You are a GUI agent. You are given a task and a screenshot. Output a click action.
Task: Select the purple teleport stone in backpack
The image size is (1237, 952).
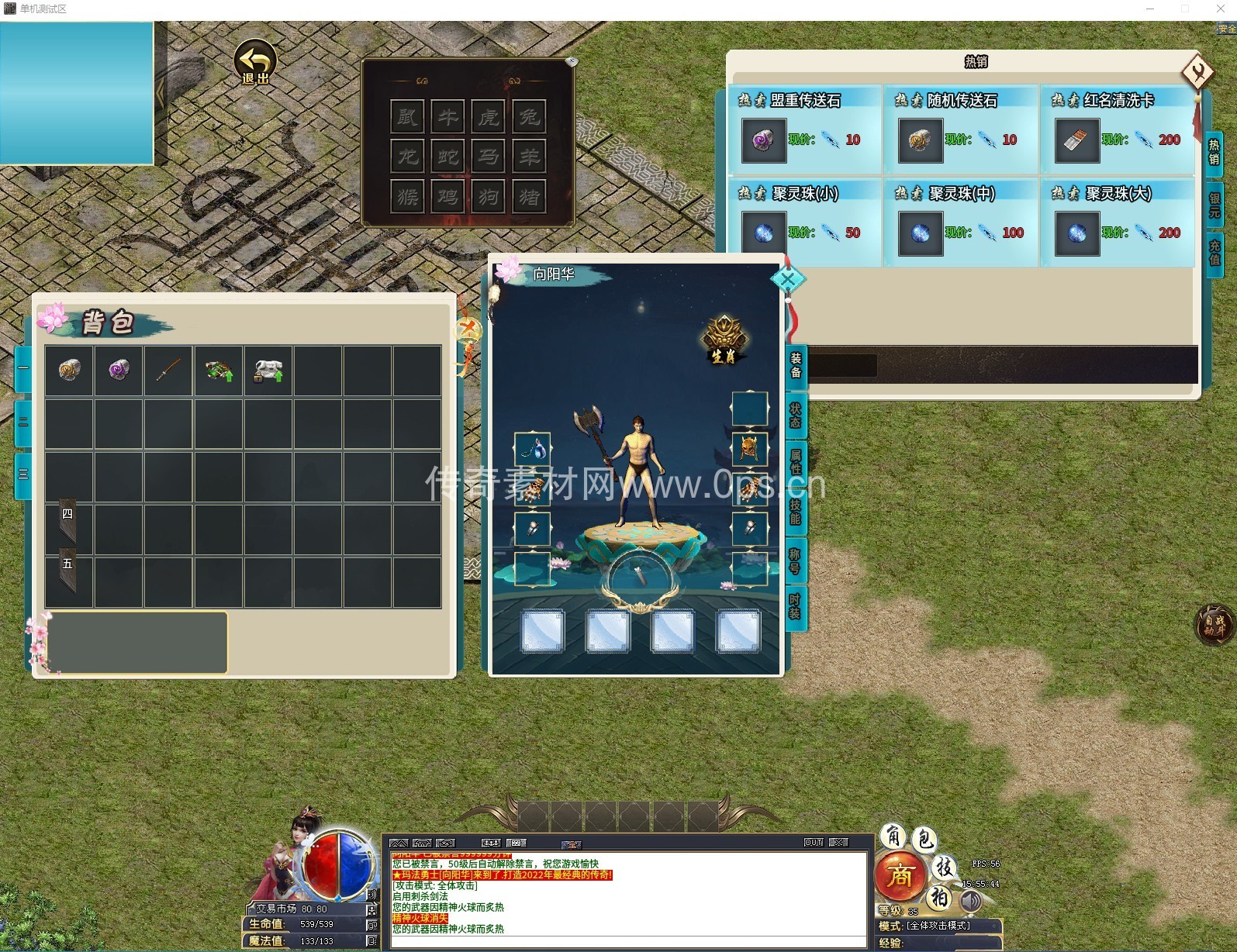[x=119, y=370]
